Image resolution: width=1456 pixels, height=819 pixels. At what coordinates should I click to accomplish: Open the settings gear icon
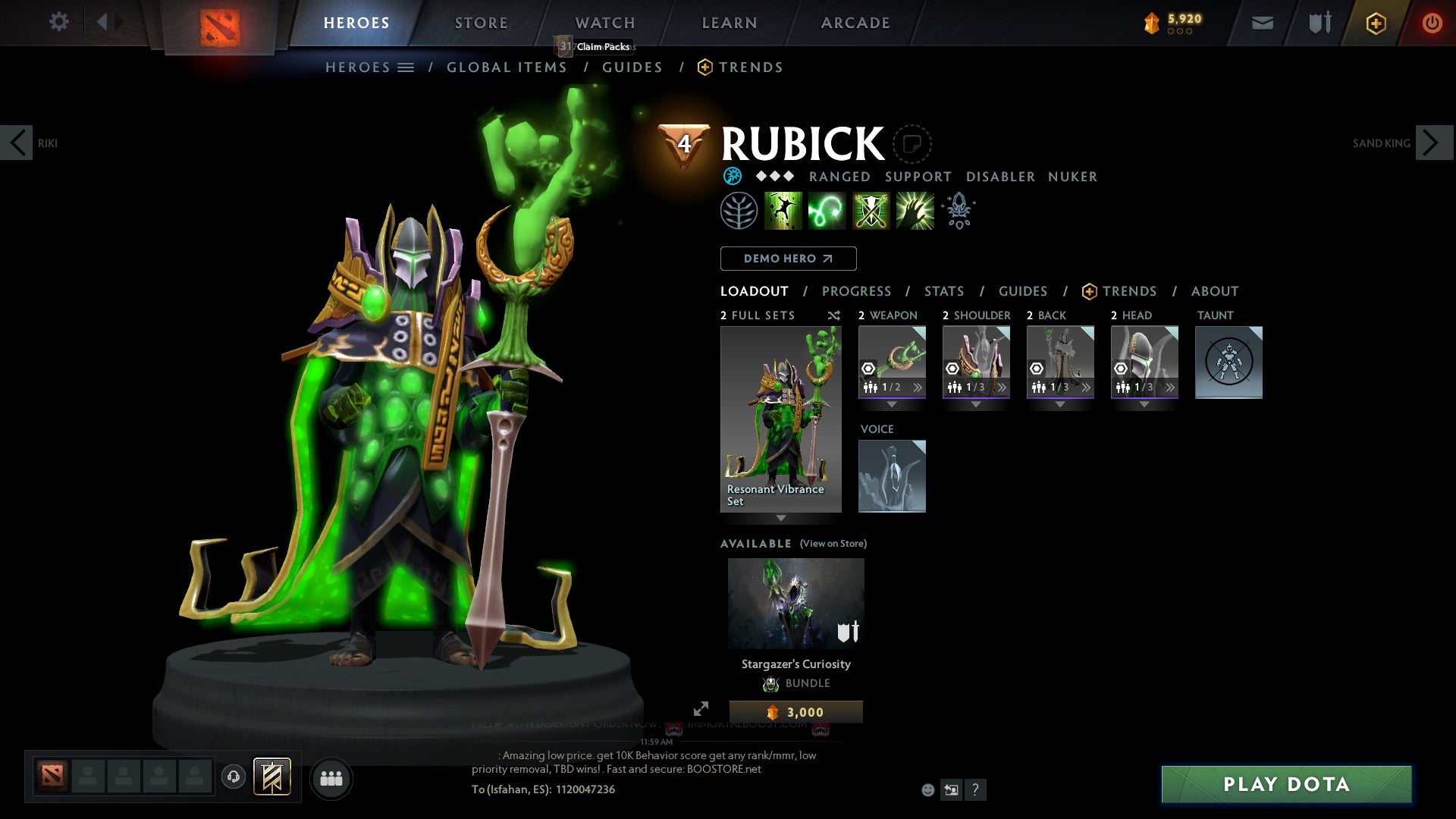(x=59, y=22)
